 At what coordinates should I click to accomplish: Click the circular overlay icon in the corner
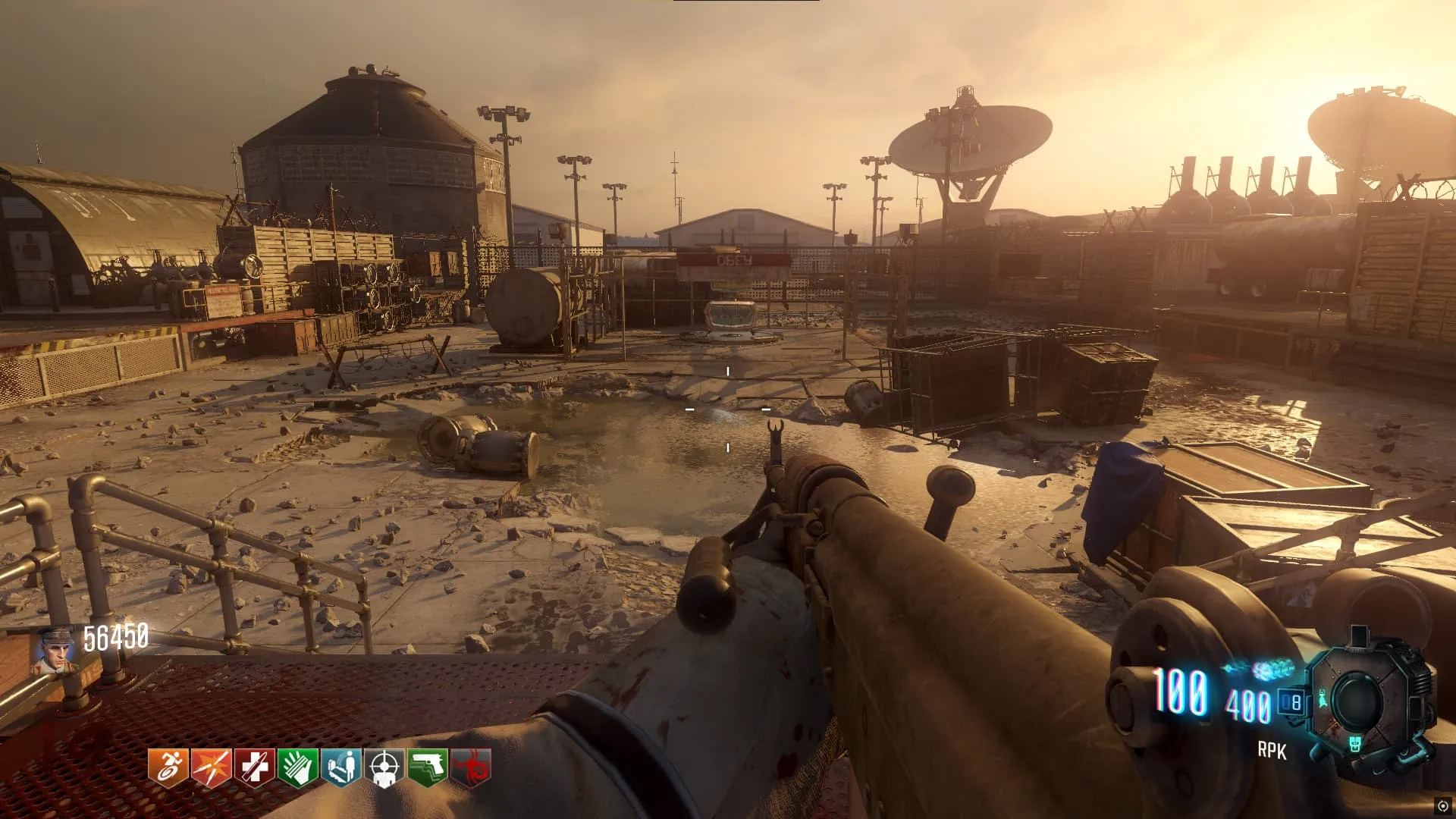[1442, 806]
